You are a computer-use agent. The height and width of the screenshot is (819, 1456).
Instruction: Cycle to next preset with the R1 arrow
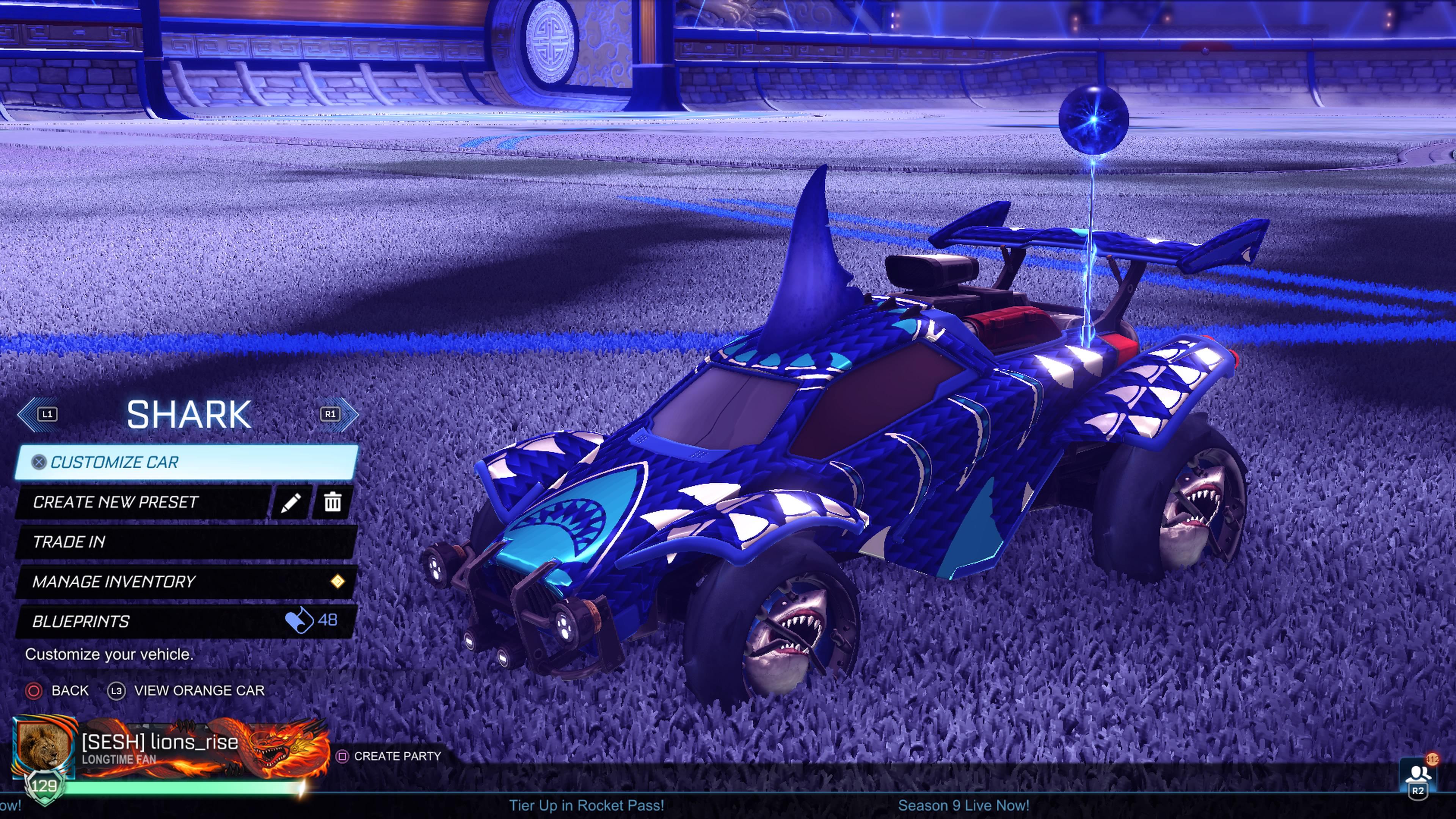tap(331, 414)
